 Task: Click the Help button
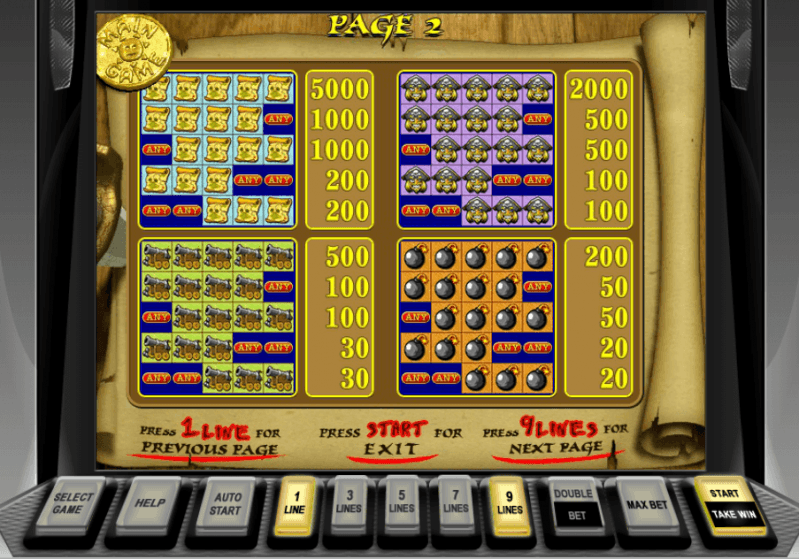click(x=150, y=502)
